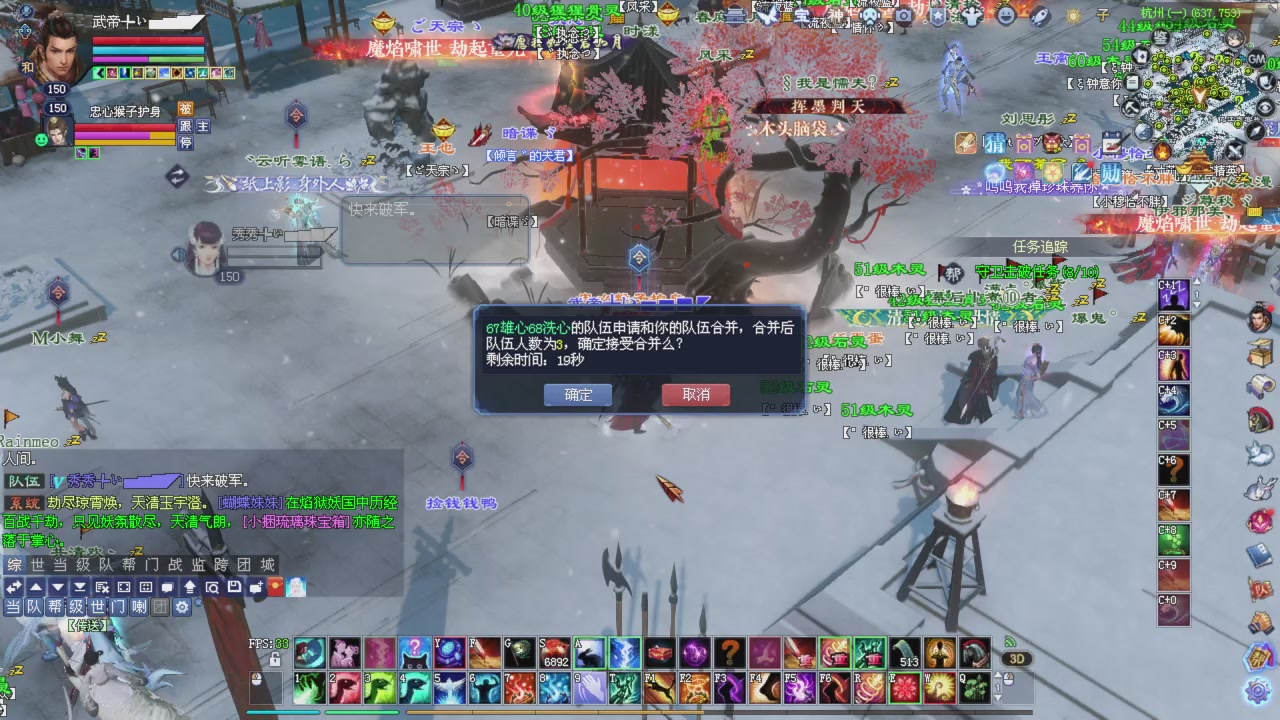Click the chat magnifier search icon
1280x720 pixels.
[x=213, y=587]
